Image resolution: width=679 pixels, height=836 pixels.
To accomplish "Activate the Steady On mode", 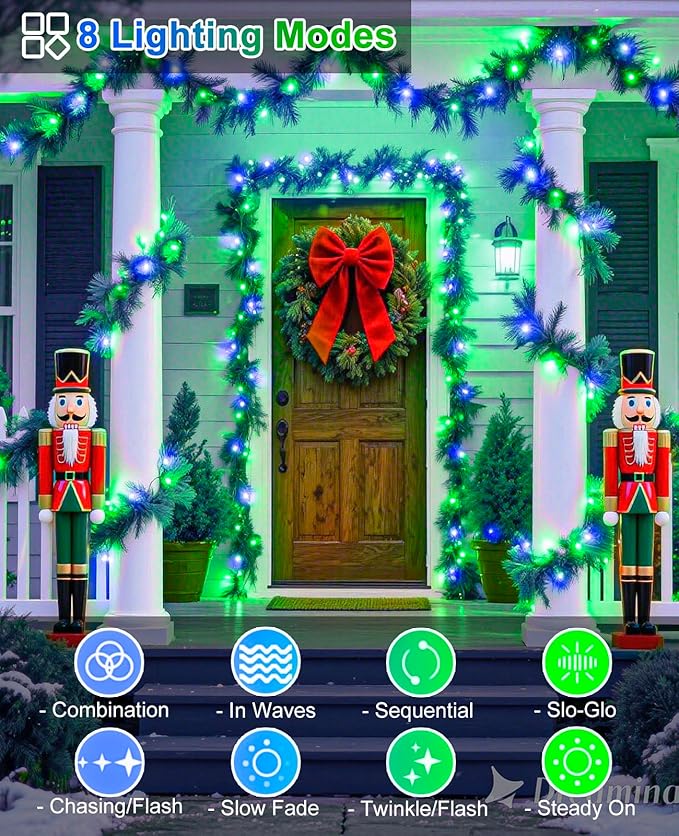I will [577, 761].
